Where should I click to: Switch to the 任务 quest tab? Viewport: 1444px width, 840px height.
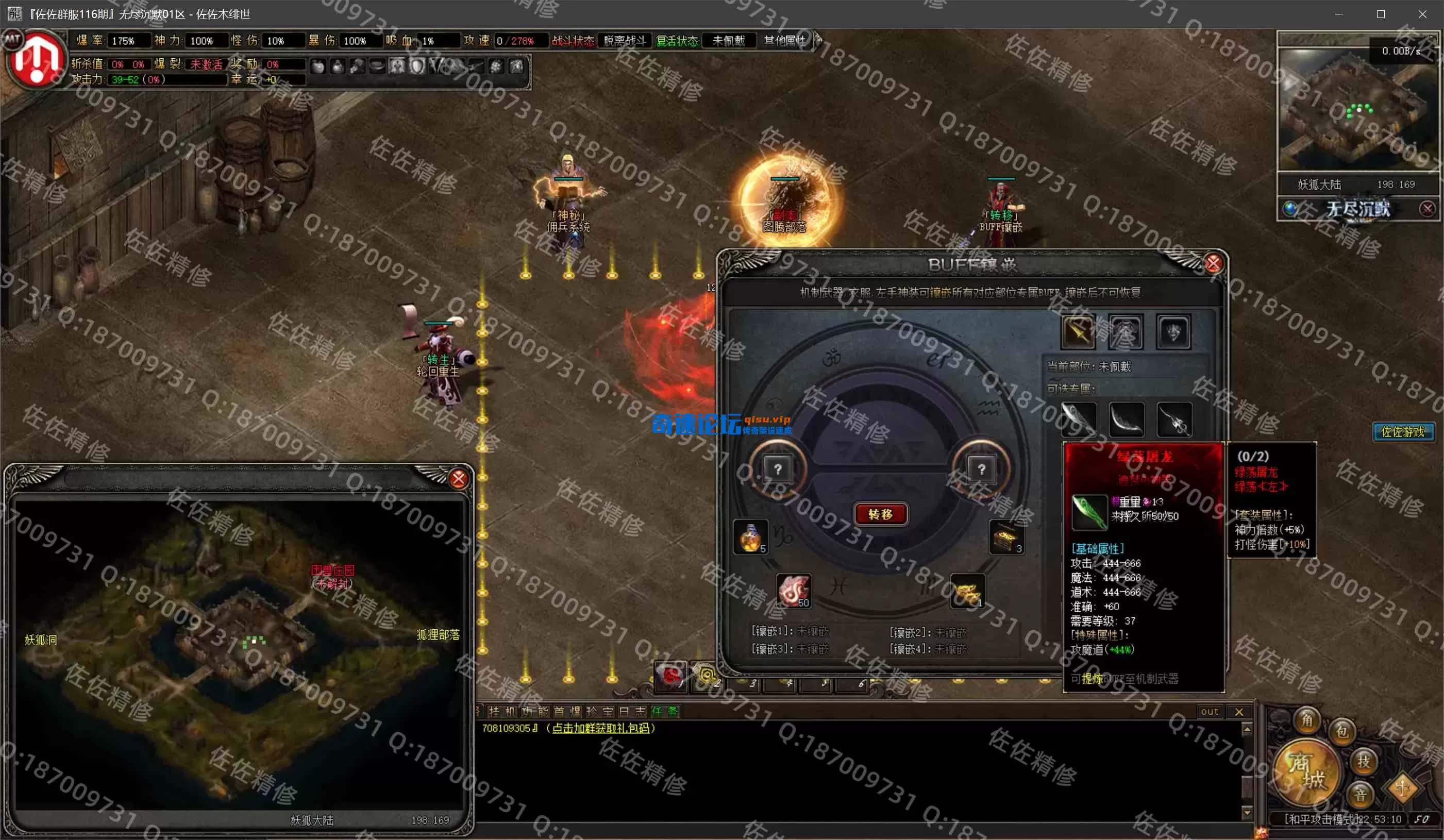point(665,712)
